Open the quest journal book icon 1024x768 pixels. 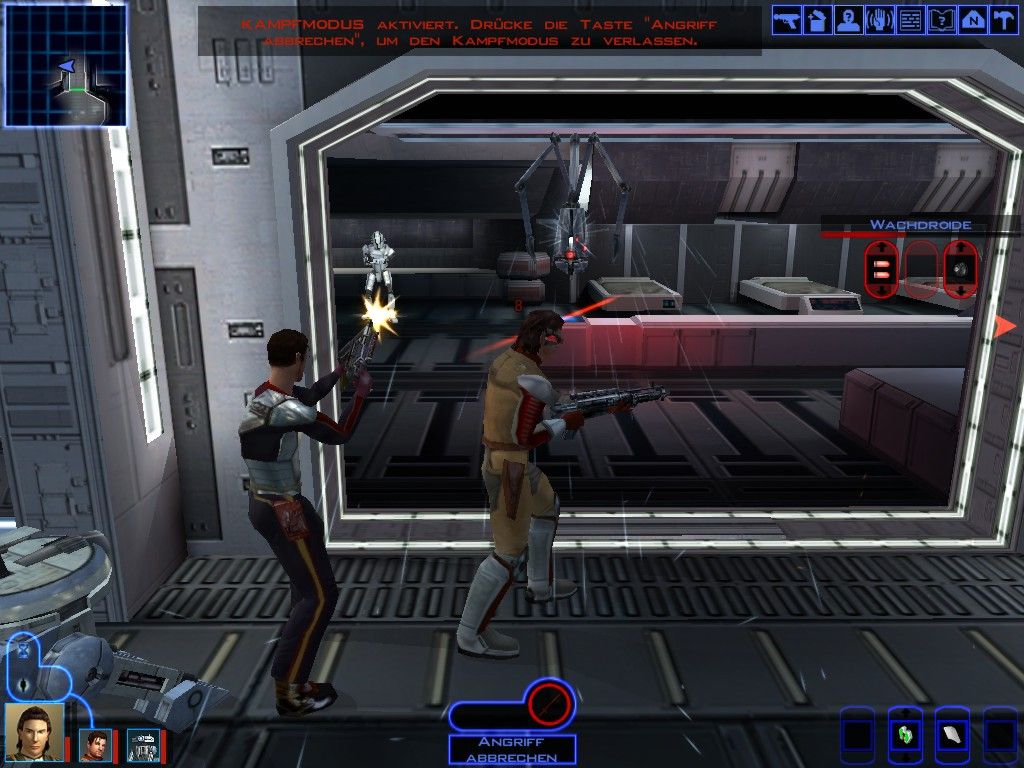(941, 21)
